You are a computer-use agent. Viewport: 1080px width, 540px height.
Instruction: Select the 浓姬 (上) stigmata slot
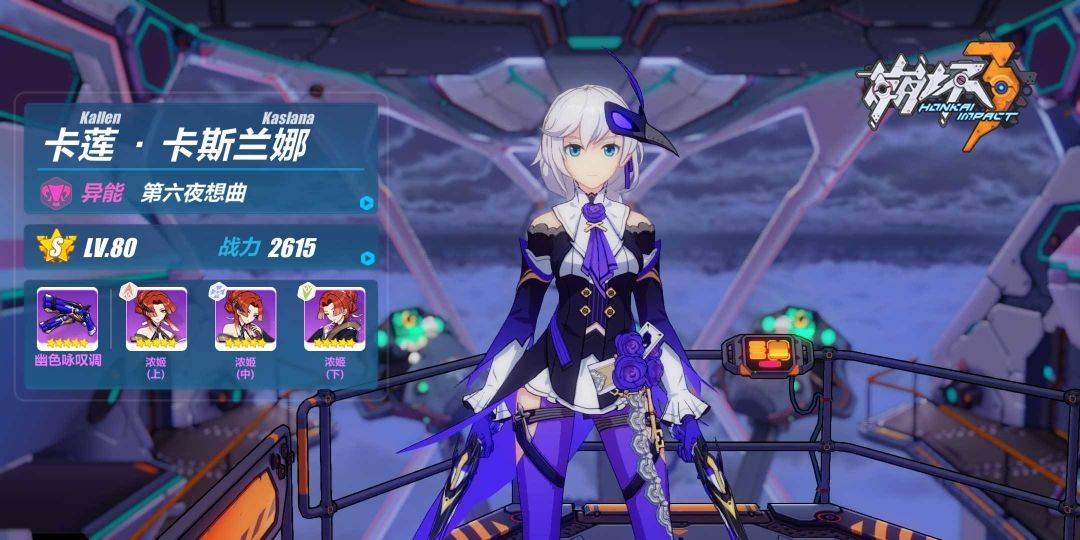[156, 319]
